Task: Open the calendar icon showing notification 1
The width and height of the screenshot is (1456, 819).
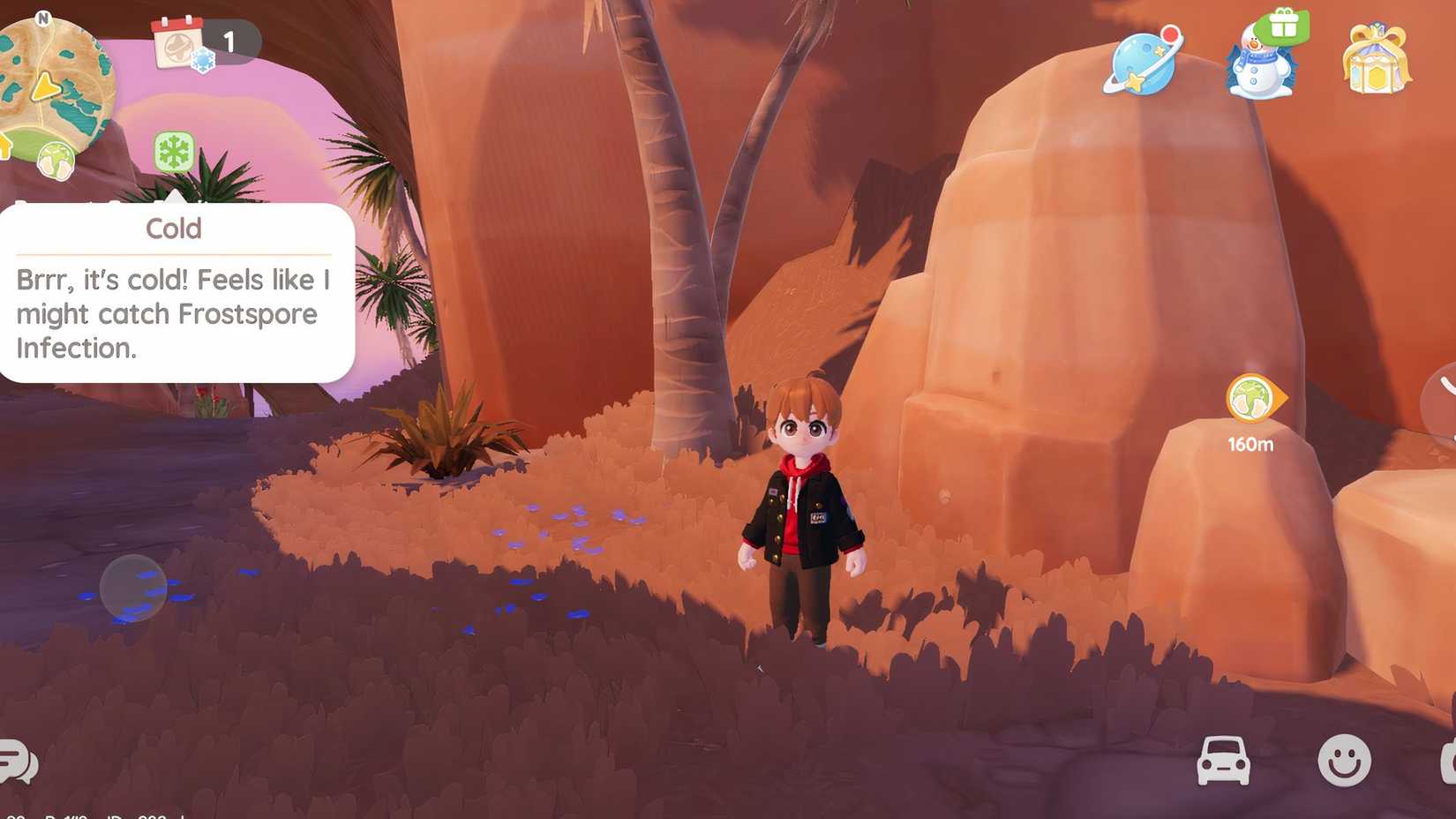Action: [176, 44]
